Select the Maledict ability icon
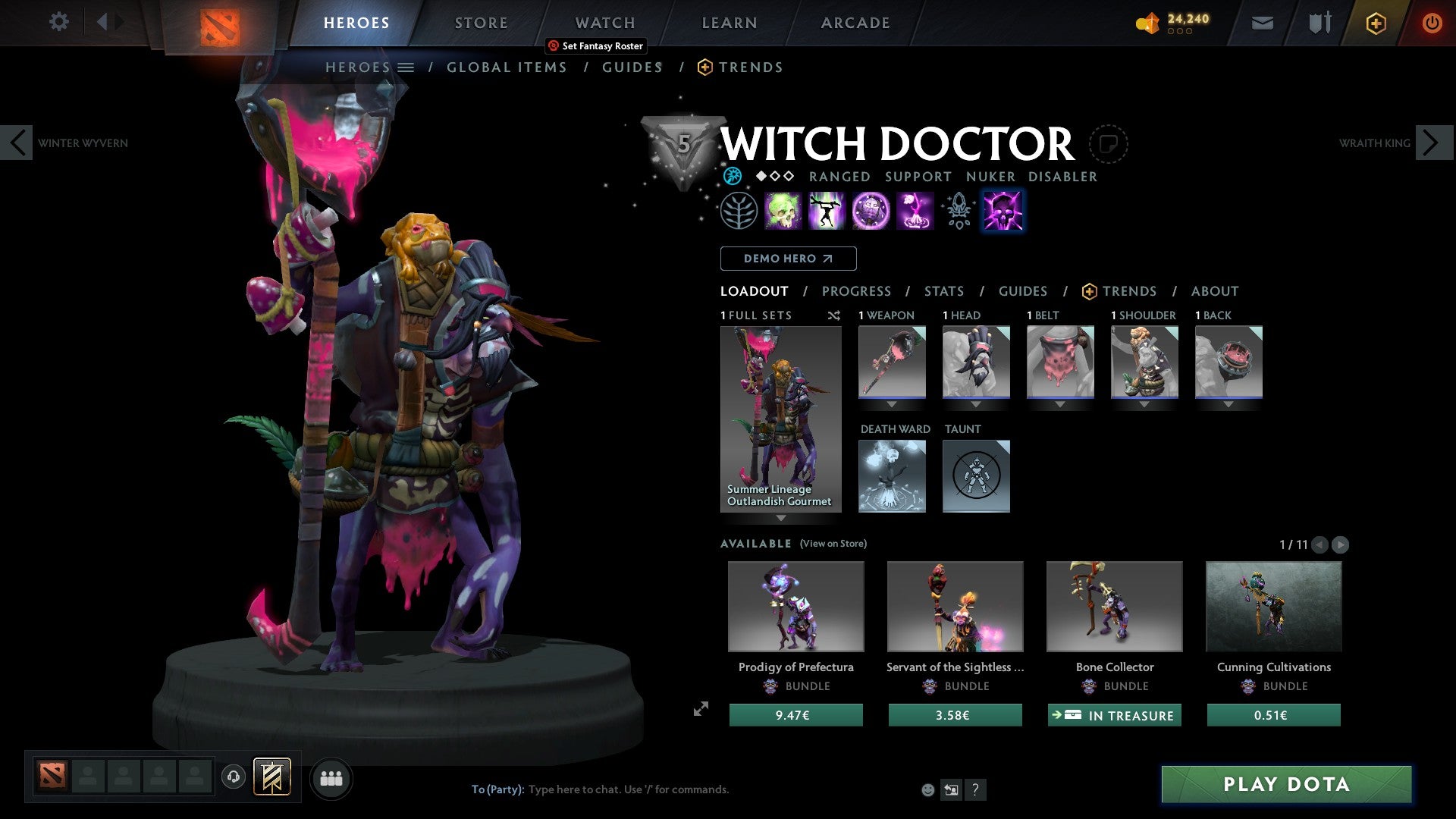Viewport: 1456px width, 819px height. click(871, 210)
